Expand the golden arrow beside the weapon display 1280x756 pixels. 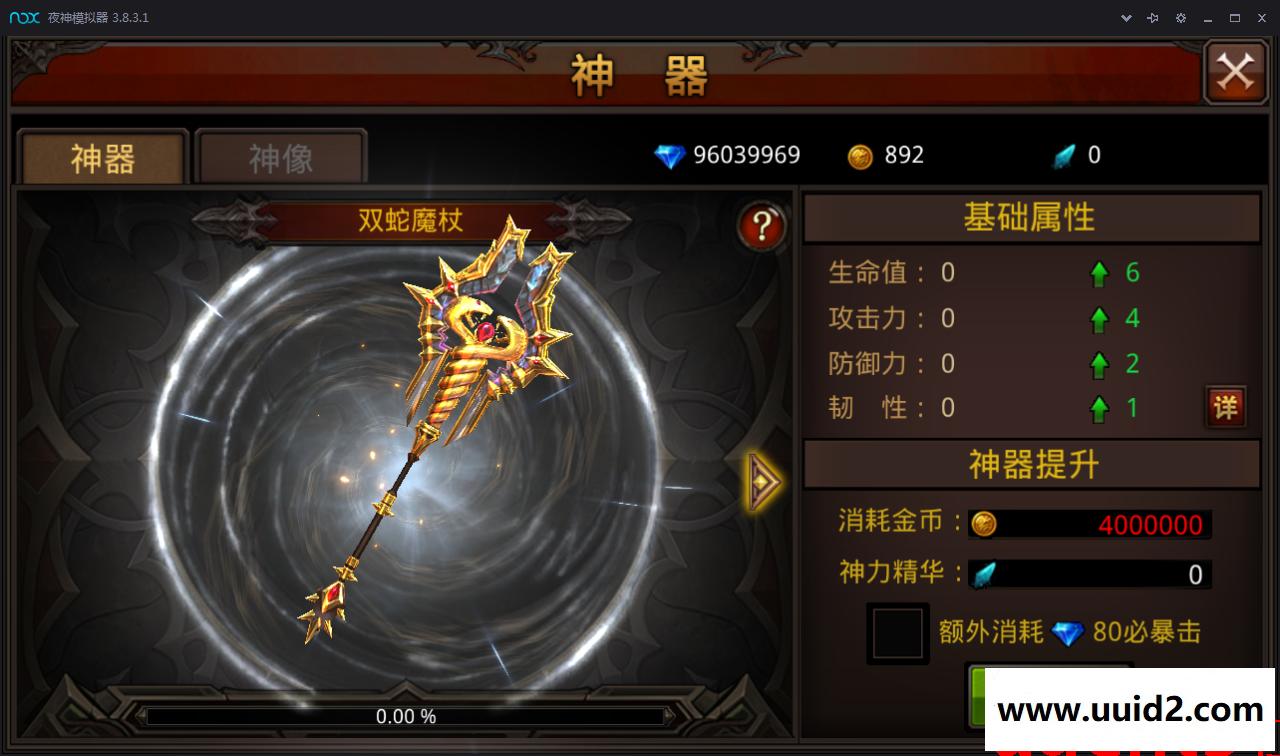[762, 482]
